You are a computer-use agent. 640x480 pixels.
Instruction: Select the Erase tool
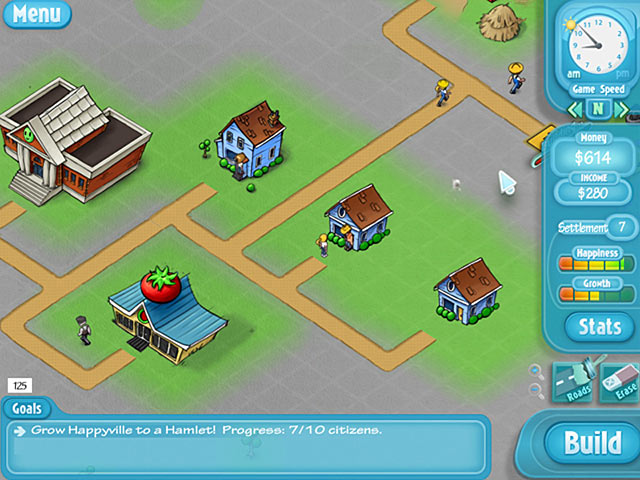tap(618, 383)
